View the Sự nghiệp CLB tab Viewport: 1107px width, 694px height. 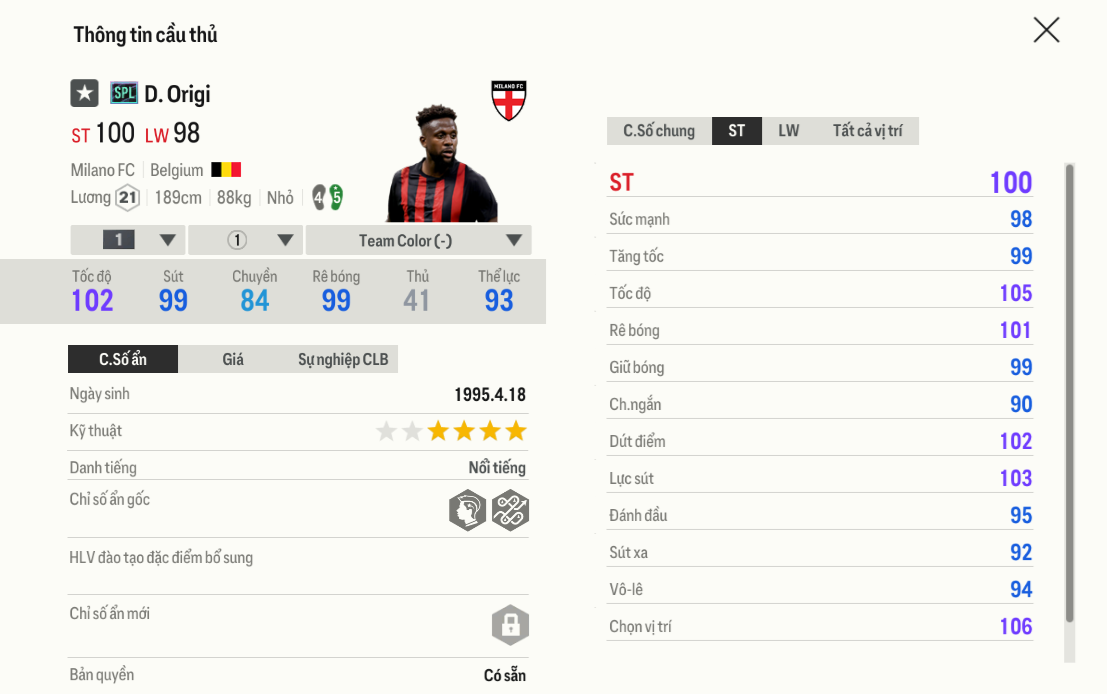(x=343, y=359)
